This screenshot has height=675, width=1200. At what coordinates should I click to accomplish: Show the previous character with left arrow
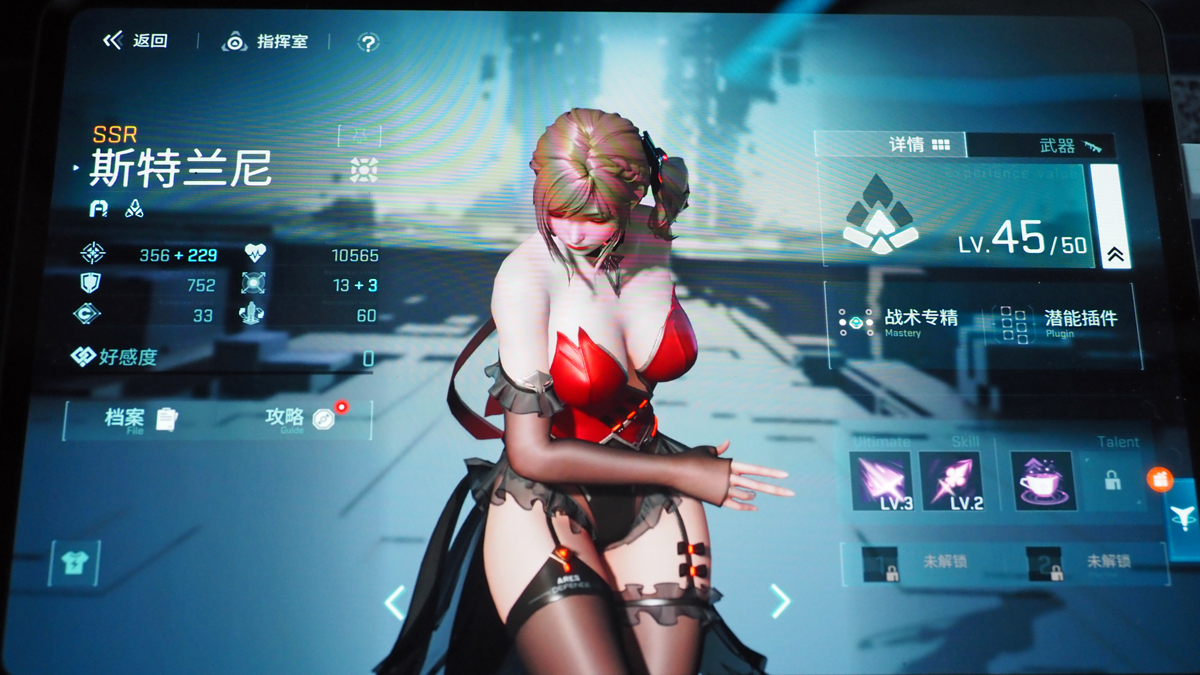[395, 602]
